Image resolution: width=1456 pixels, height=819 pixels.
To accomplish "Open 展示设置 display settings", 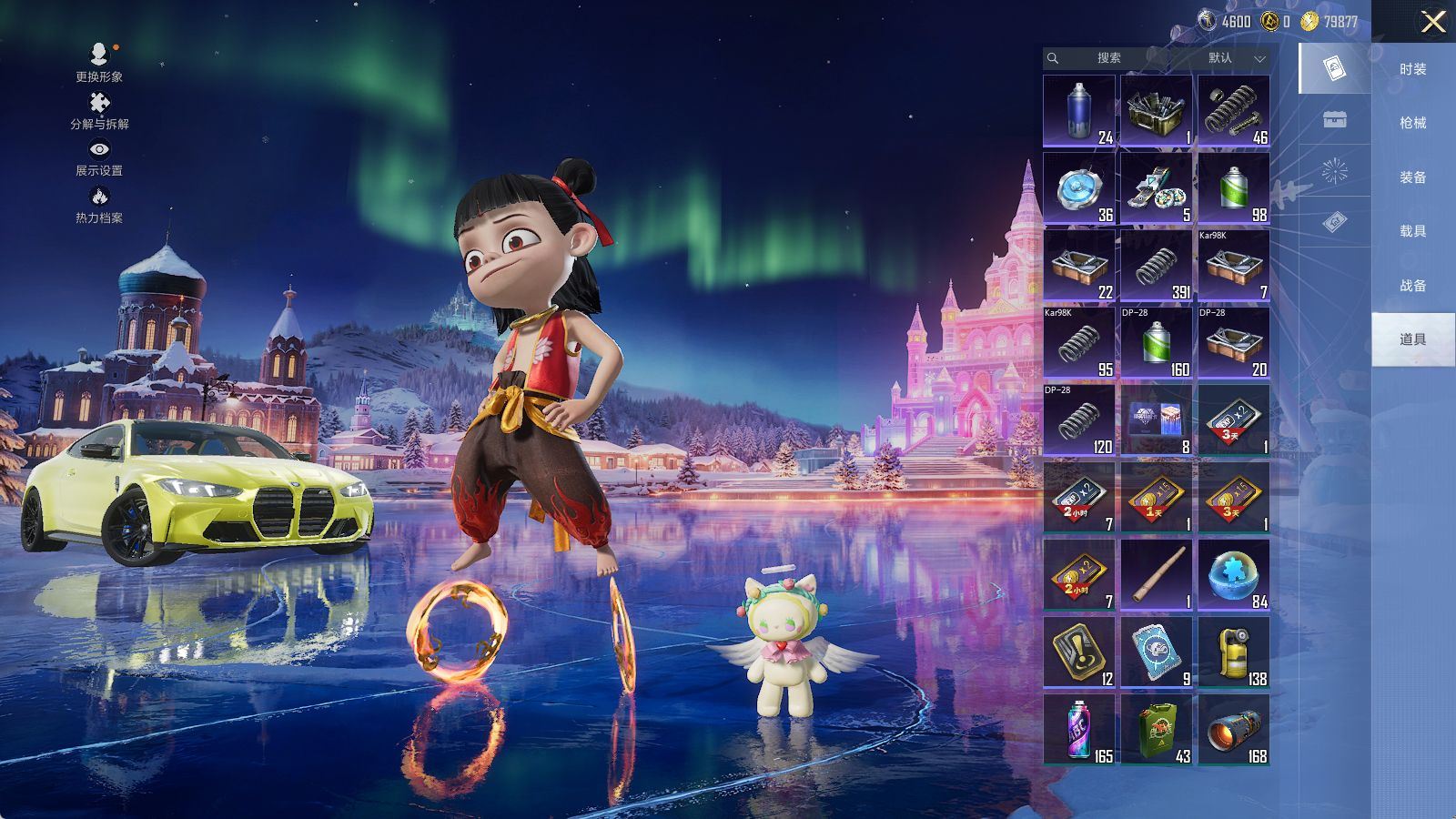I will point(99,157).
